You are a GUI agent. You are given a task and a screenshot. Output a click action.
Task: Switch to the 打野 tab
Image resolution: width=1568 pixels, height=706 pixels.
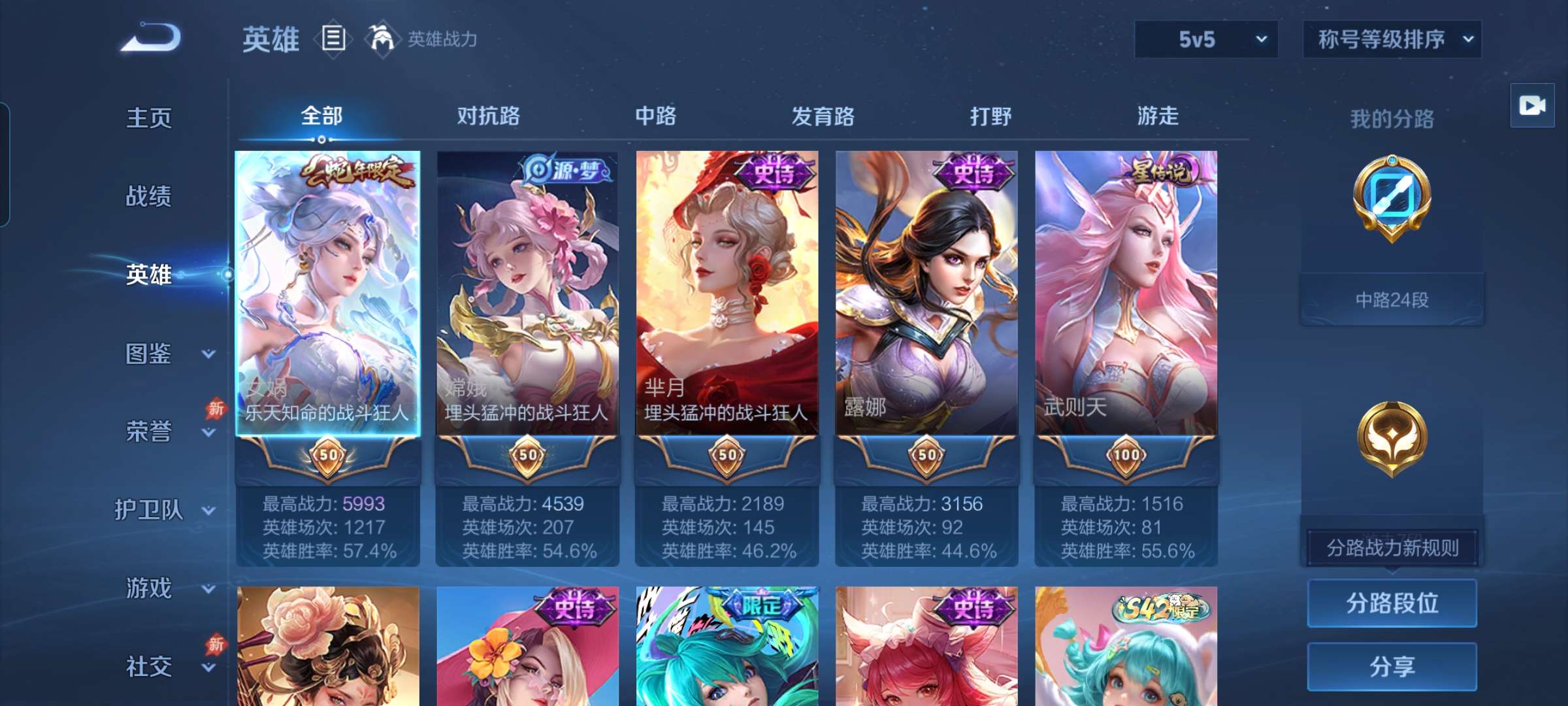[990, 118]
